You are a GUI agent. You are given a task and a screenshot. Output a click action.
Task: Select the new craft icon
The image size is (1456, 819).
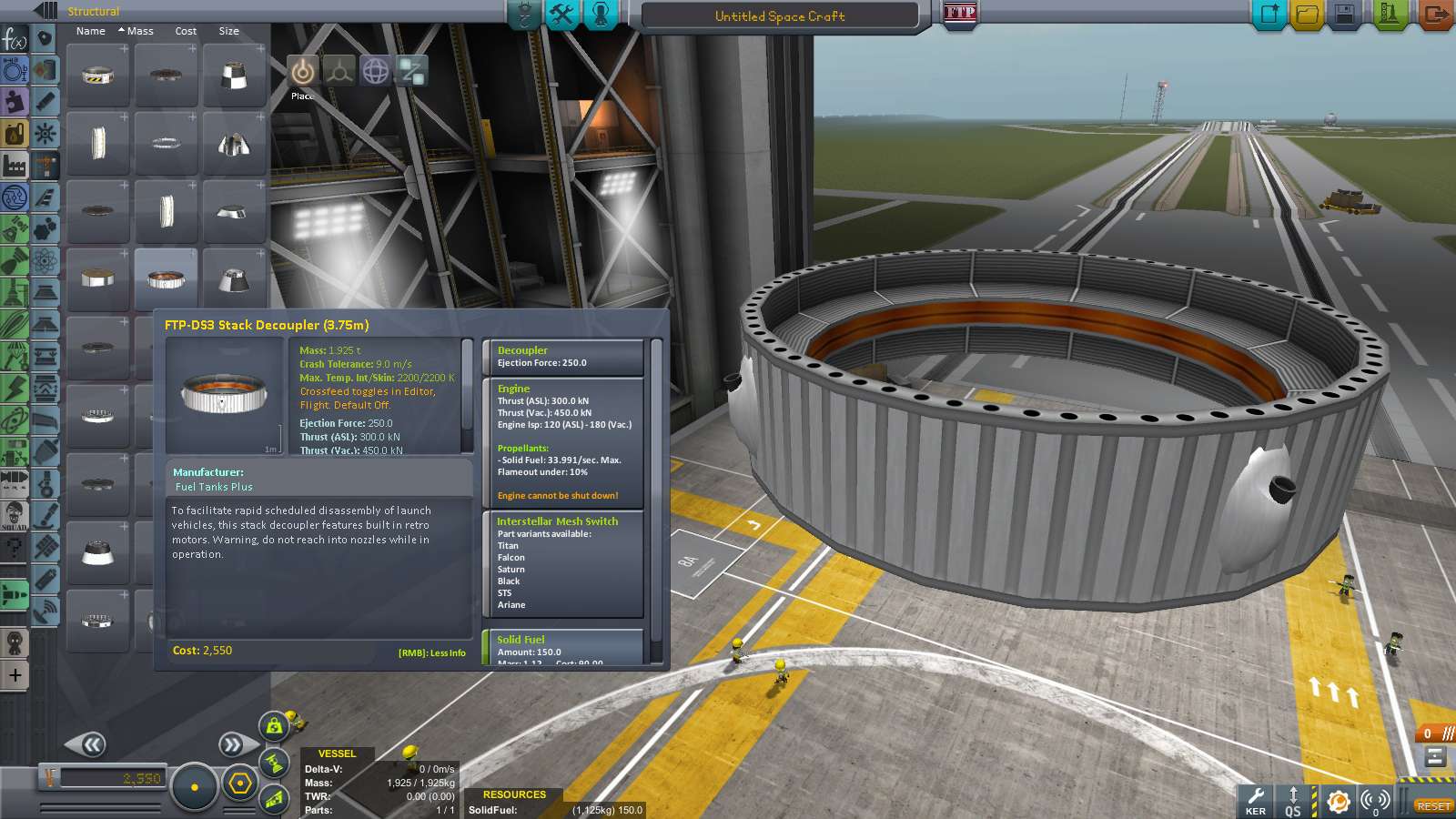point(1268,15)
